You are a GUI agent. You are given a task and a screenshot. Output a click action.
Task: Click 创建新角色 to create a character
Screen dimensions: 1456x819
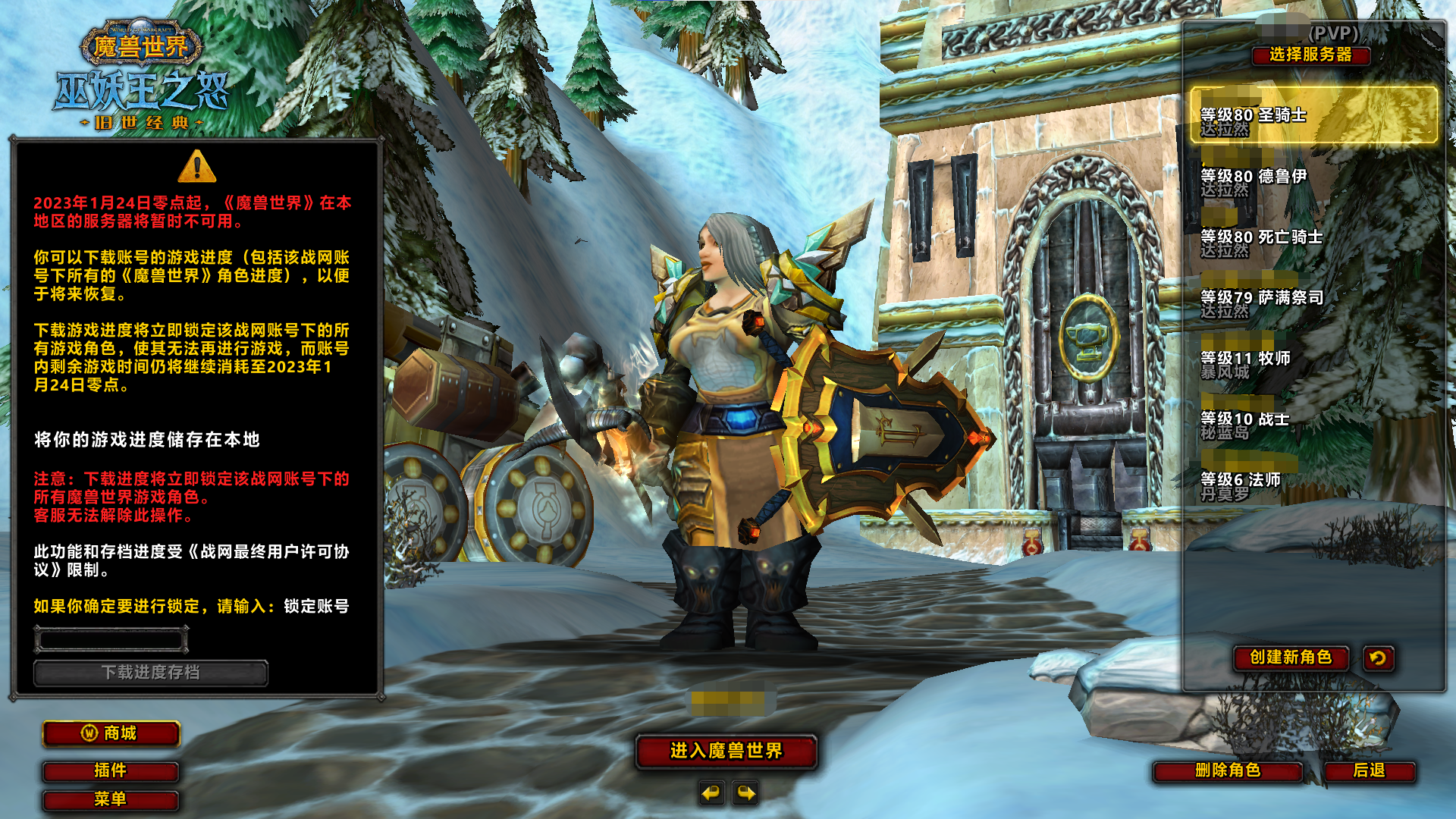1291,657
